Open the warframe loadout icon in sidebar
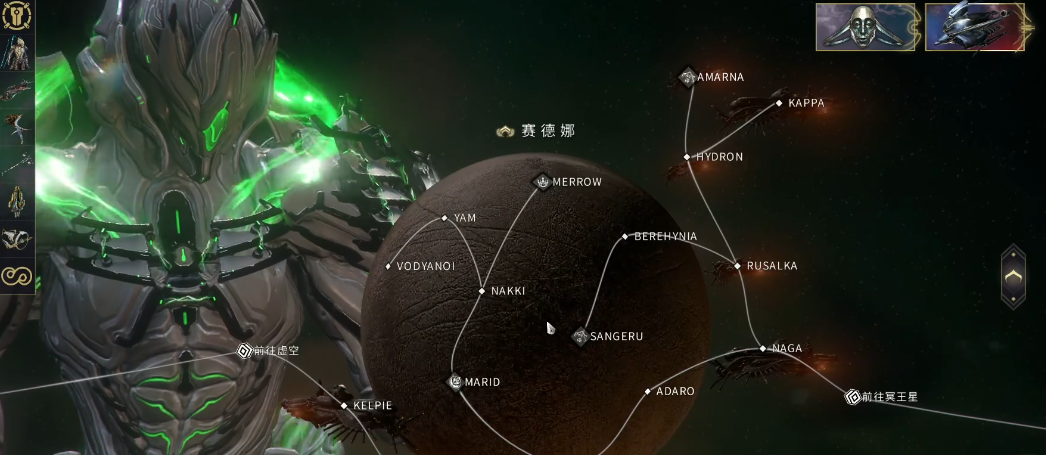The width and height of the screenshot is (1046, 455). (x=17, y=50)
